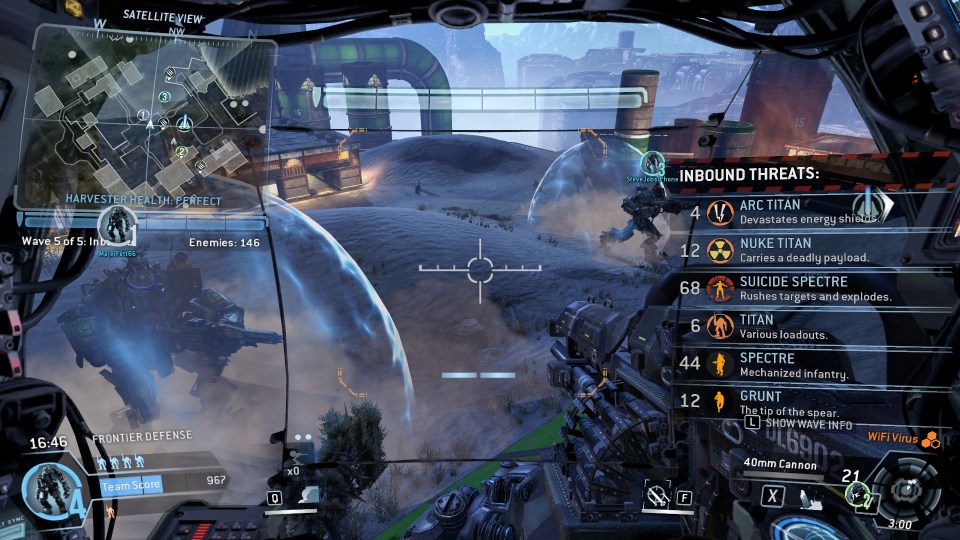Click the Harvester status icon

click(x=118, y=226)
